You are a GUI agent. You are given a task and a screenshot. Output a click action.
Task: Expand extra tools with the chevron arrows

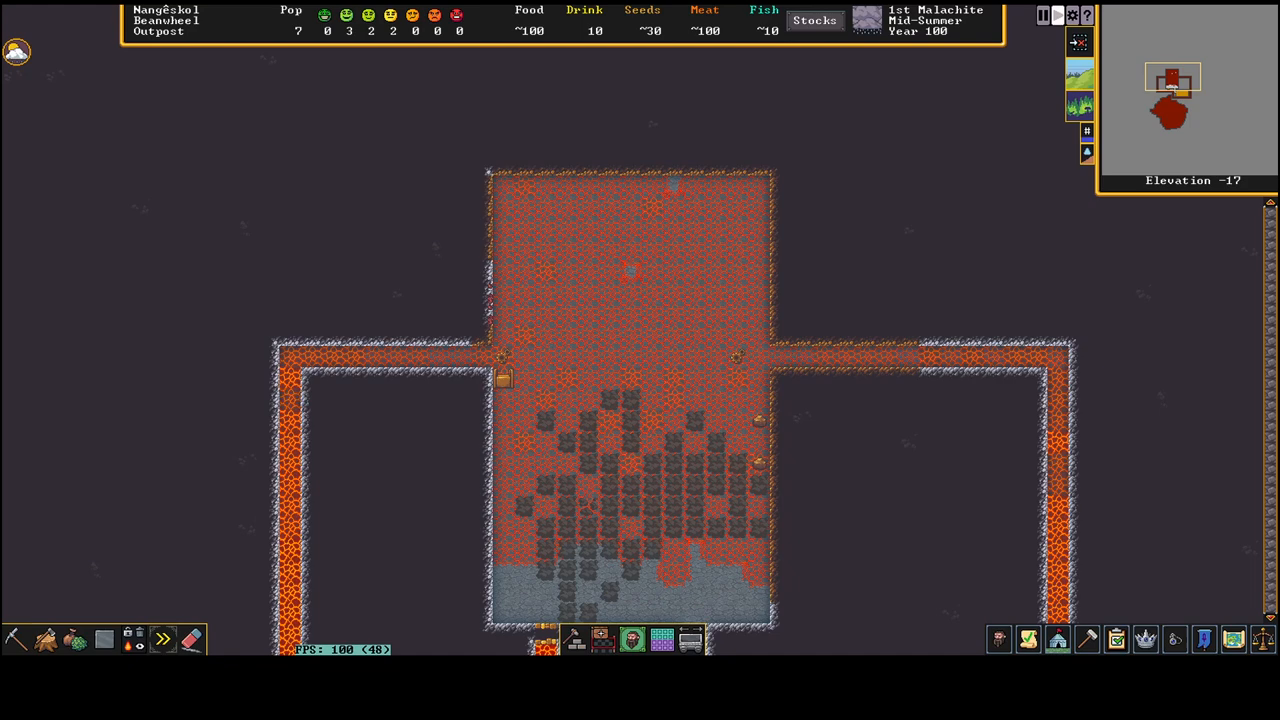pos(162,638)
